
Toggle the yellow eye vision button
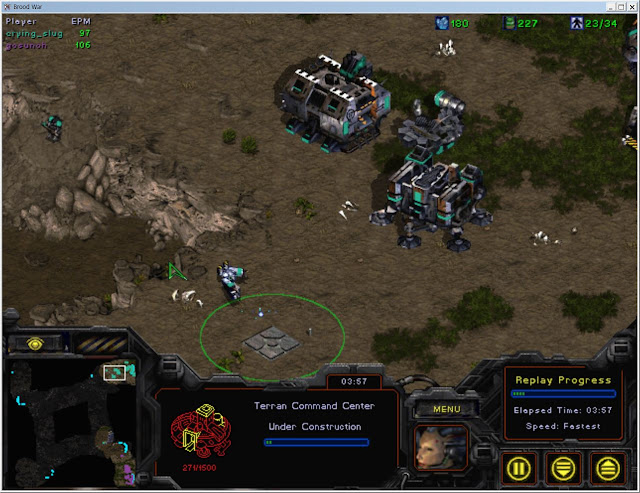point(35,344)
